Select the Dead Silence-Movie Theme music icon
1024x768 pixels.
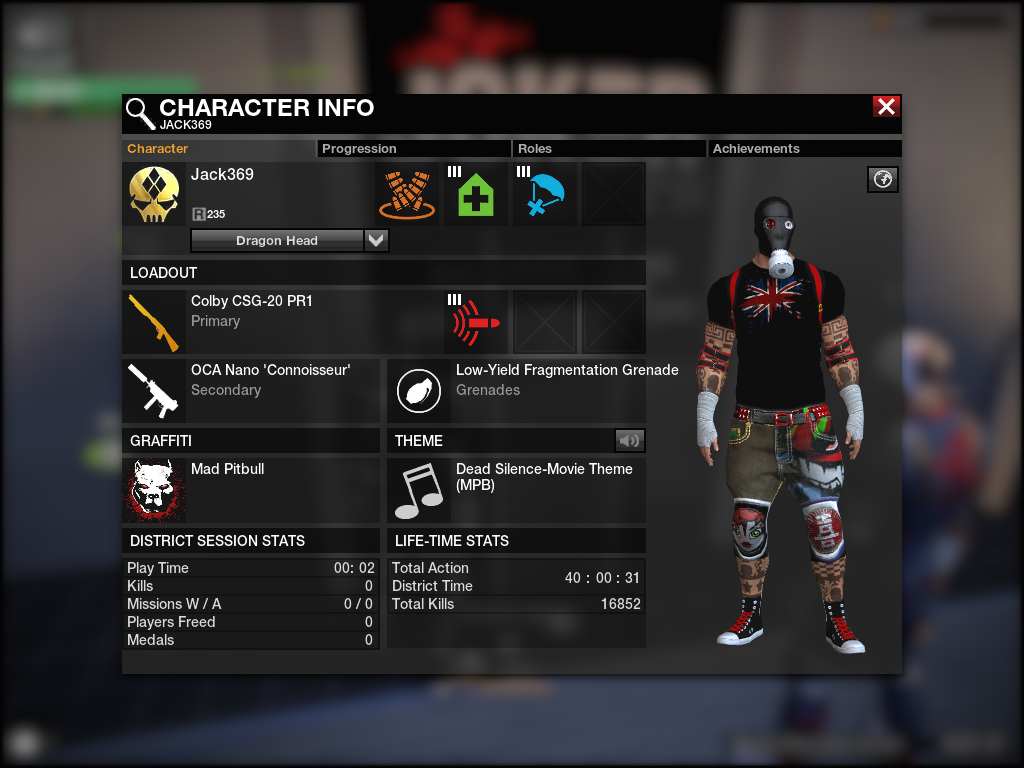pyautogui.click(x=419, y=490)
